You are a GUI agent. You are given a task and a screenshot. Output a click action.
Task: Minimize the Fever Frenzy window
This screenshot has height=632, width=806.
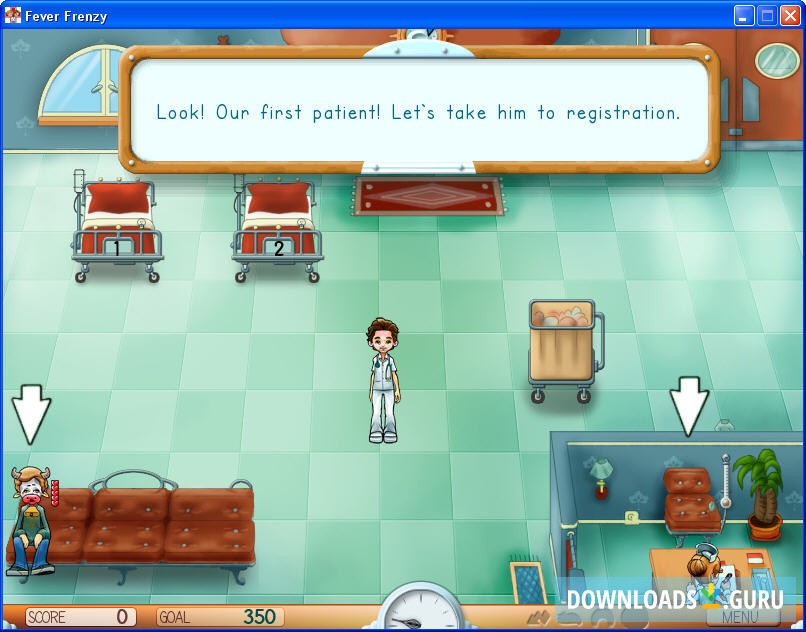point(744,15)
